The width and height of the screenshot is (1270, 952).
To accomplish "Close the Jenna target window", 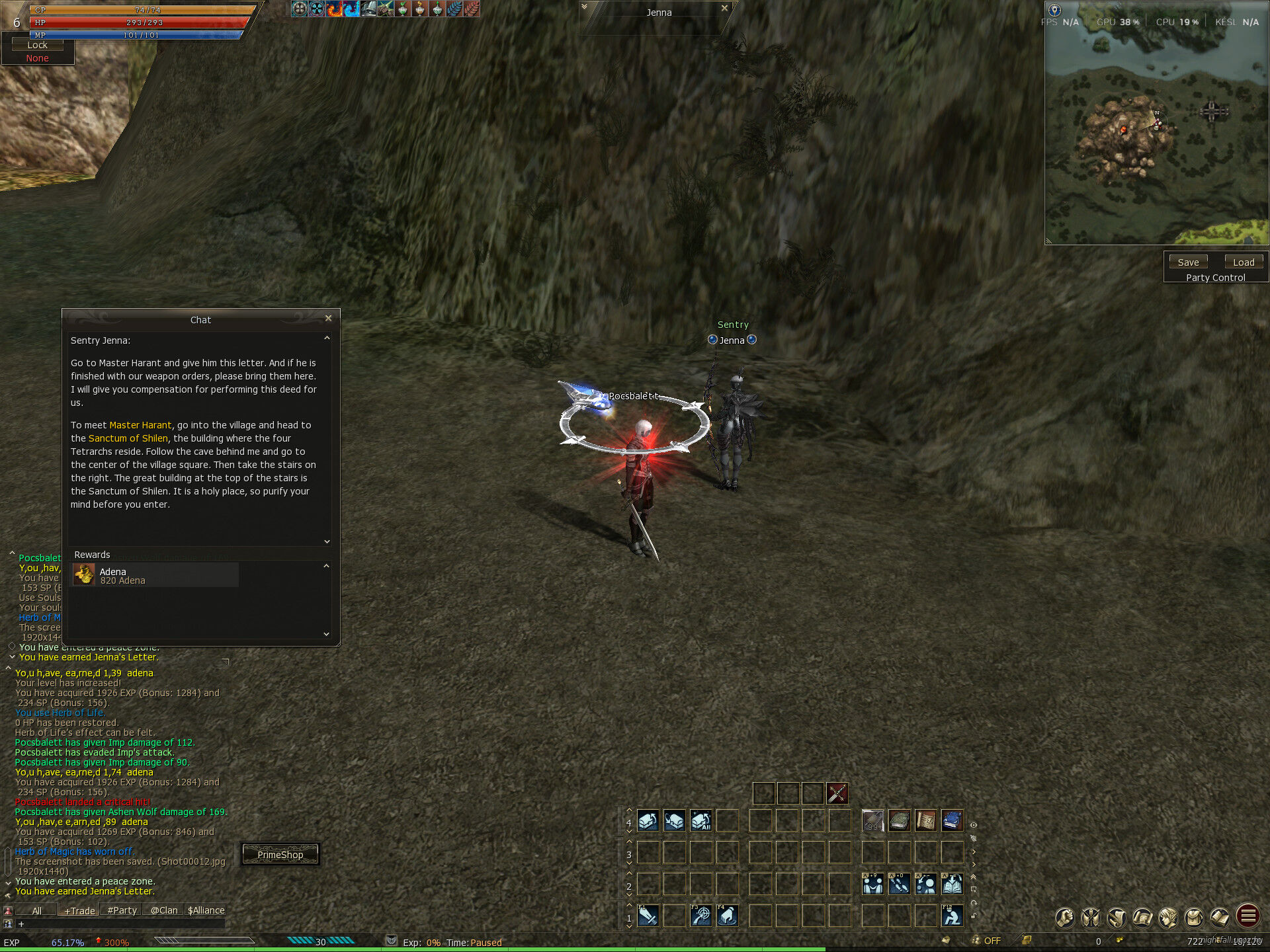I will [x=724, y=9].
